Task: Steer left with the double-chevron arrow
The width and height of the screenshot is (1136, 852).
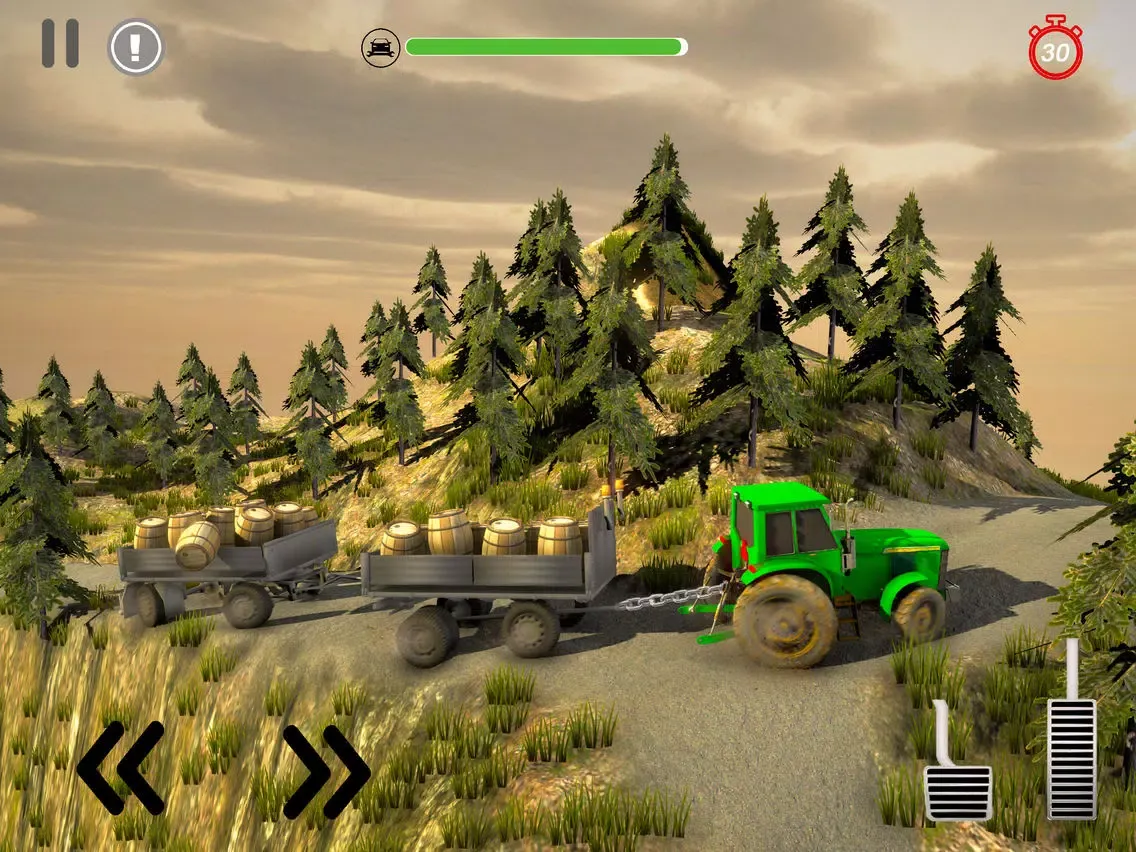Action: click(120, 767)
